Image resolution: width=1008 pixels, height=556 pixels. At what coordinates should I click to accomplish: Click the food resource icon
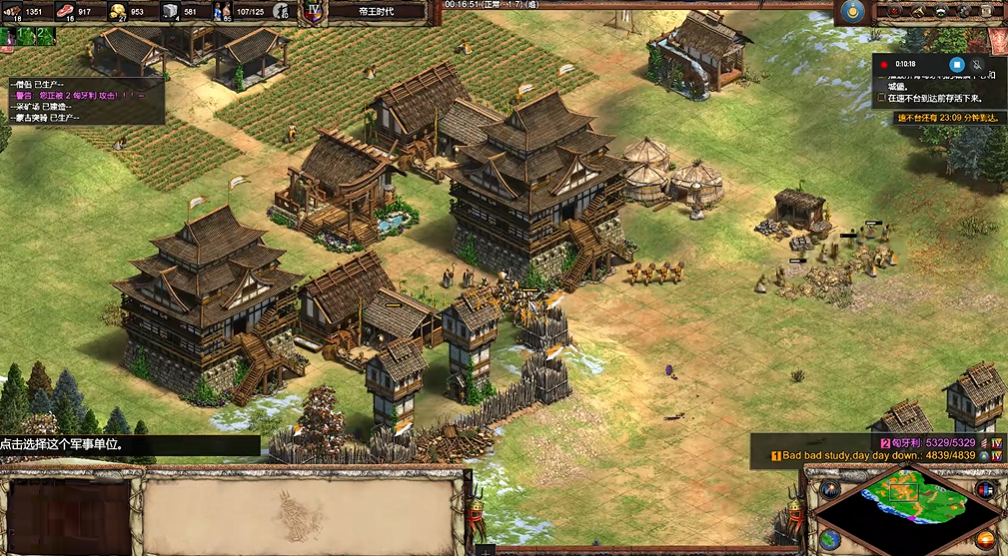click(67, 11)
